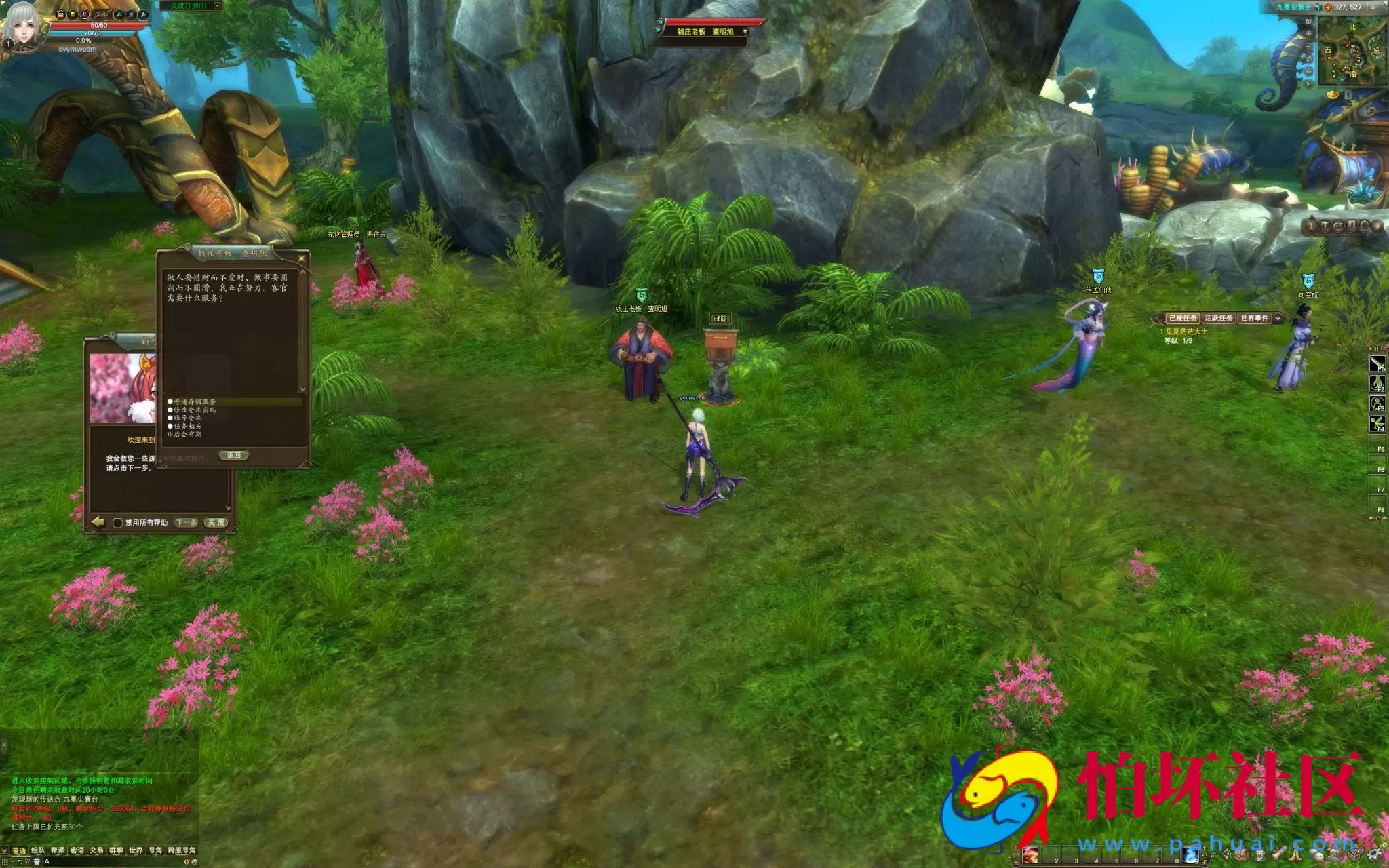1389x868 pixels.
Task: Click the 返回 button in the banker dialogue
Action: coord(234,455)
